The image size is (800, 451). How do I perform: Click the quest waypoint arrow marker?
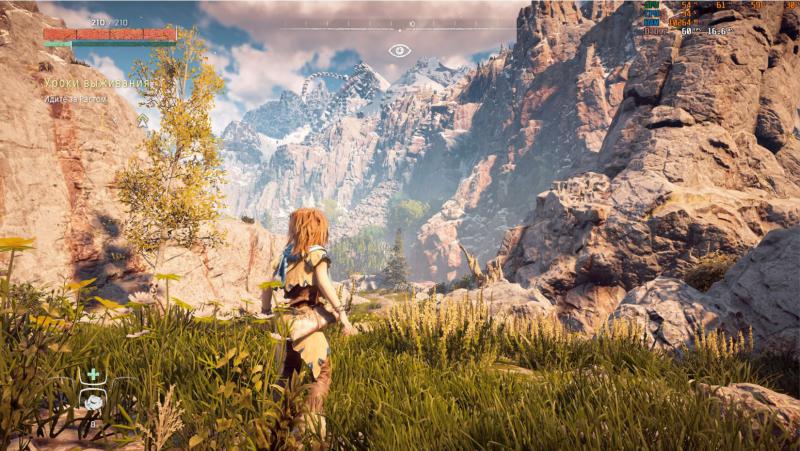142,120
